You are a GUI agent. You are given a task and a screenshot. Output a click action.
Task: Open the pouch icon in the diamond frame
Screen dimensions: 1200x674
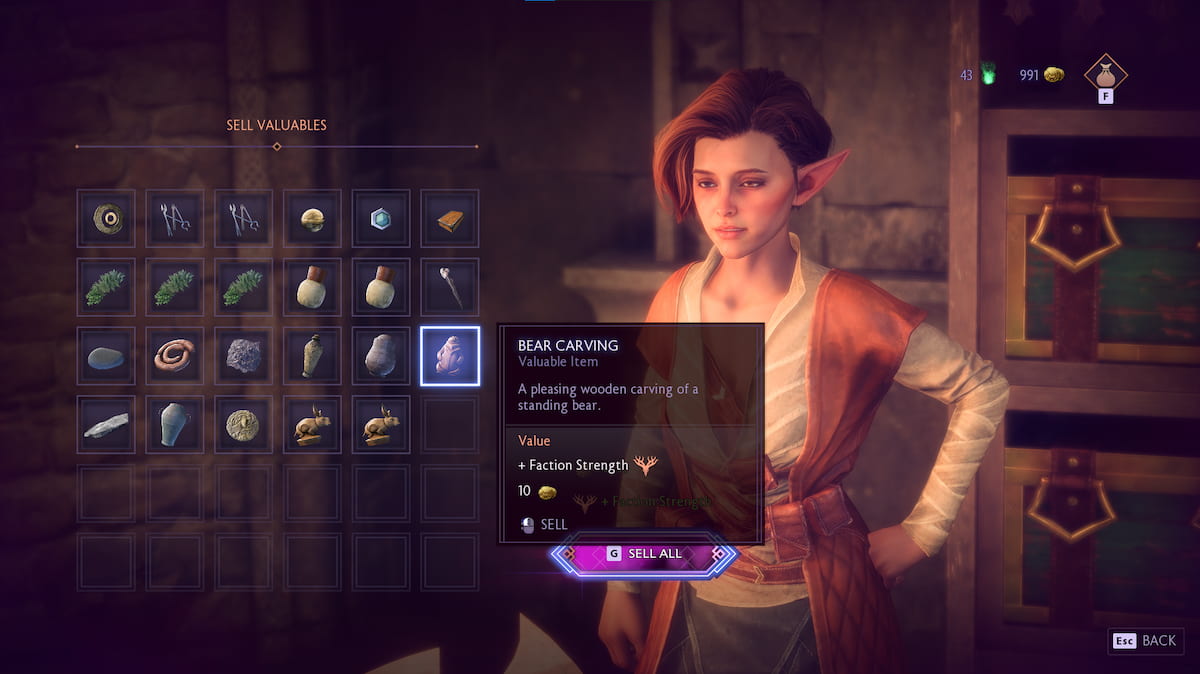pyautogui.click(x=1106, y=74)
